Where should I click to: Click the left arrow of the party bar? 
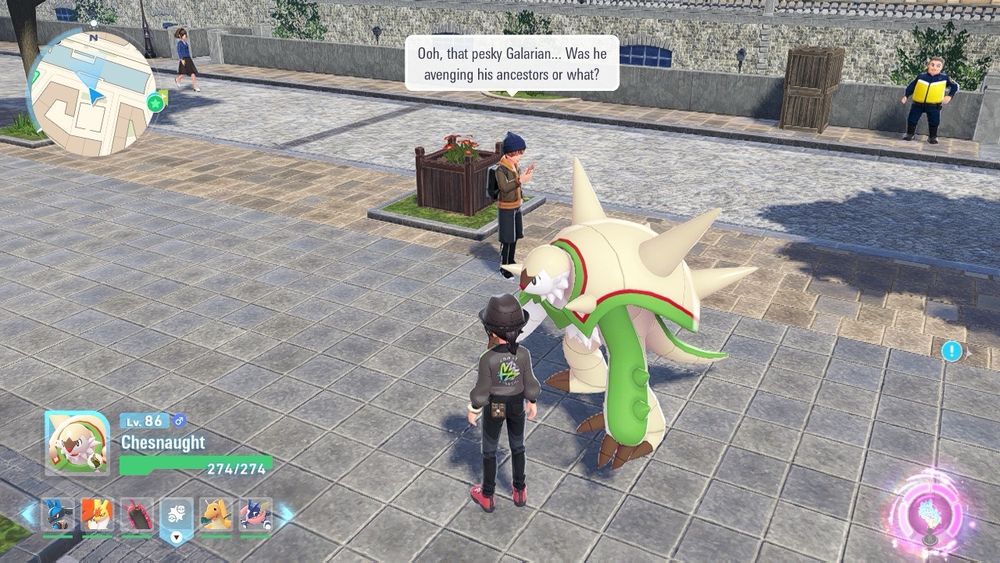pyautogui.click(x=28, y=516)
